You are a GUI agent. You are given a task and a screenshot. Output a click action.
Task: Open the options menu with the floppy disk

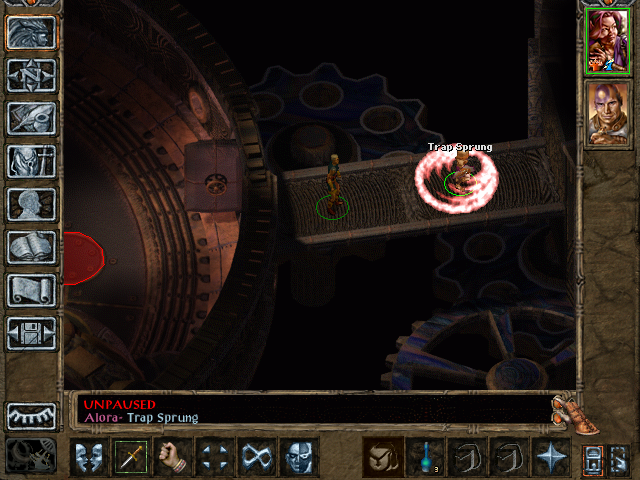[32, 333]
